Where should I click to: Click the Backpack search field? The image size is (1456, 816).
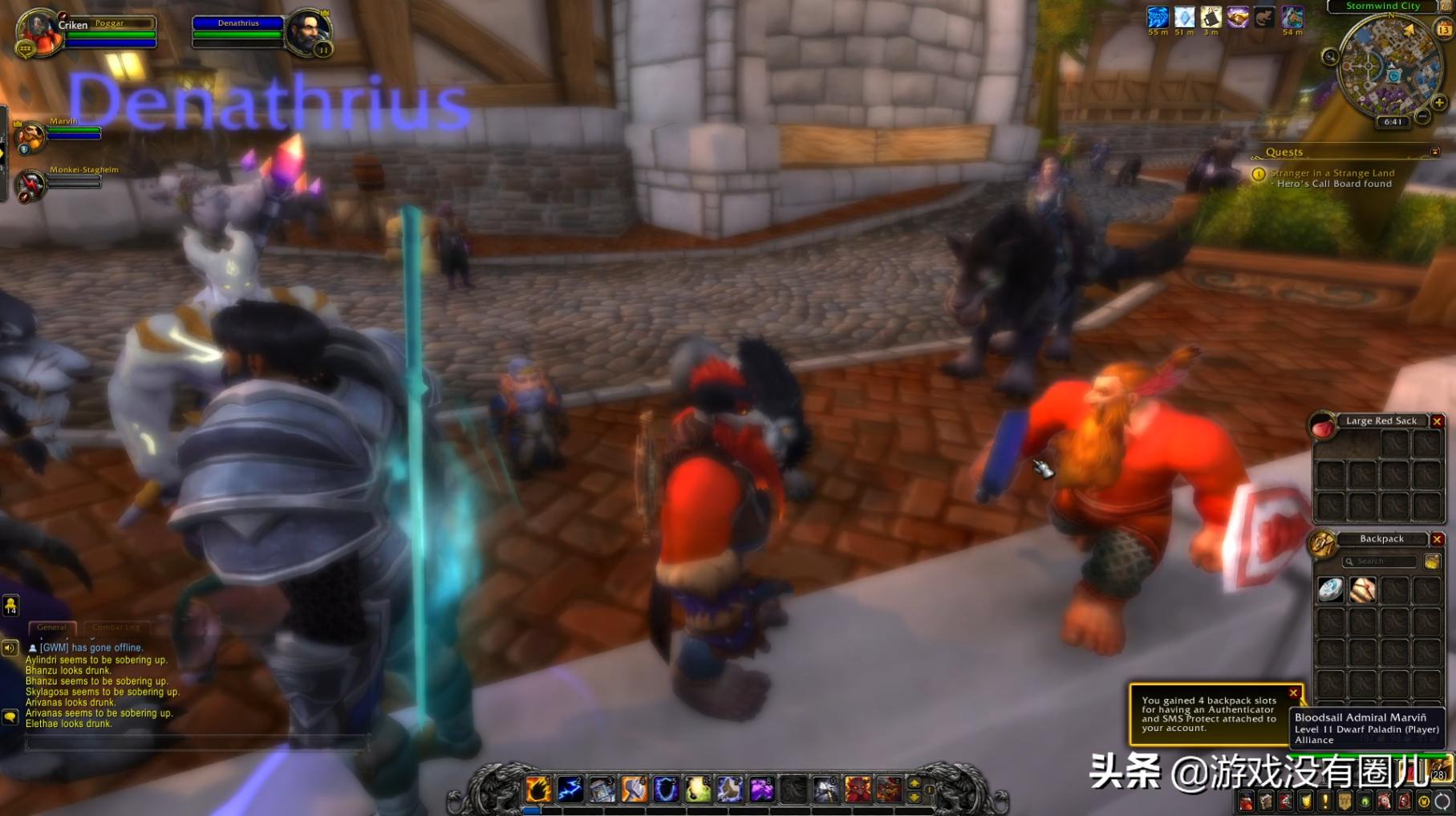(1381, 562)
